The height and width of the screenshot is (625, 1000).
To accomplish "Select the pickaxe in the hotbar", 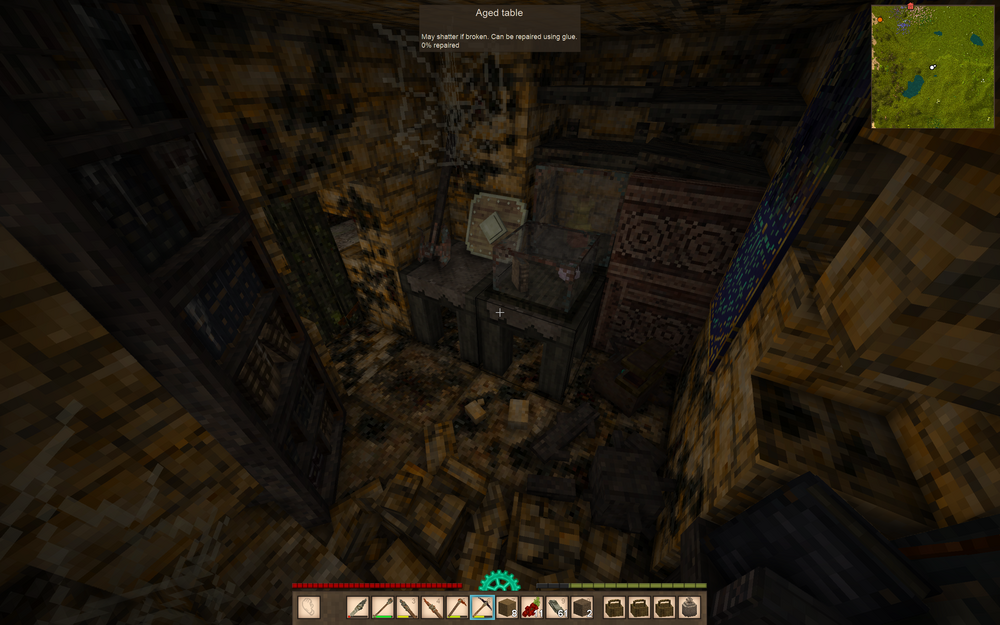I will [482, 607].
